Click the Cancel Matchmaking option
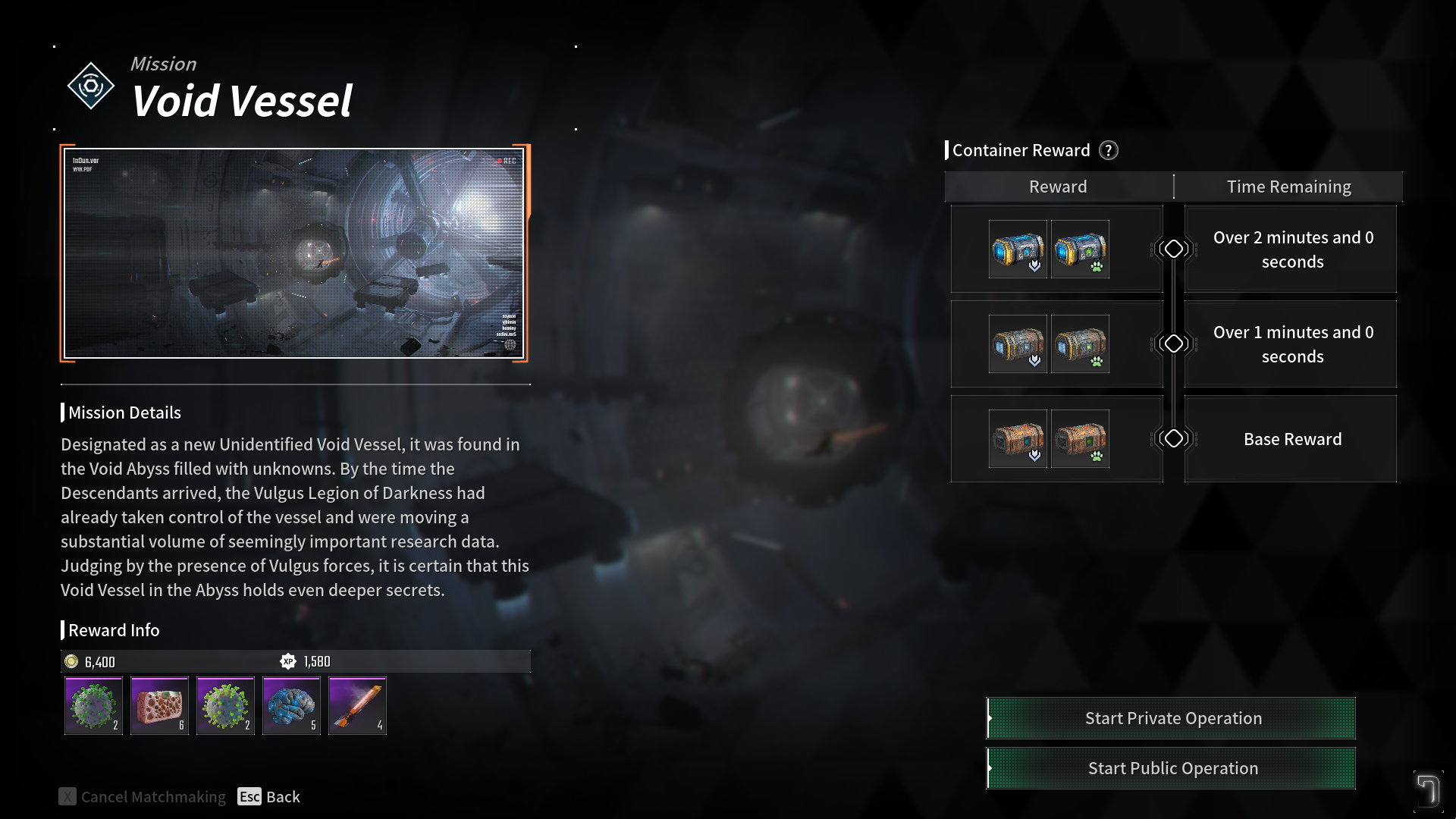The height and width of the screenshot is (819, 1456). tap(143, 796)
